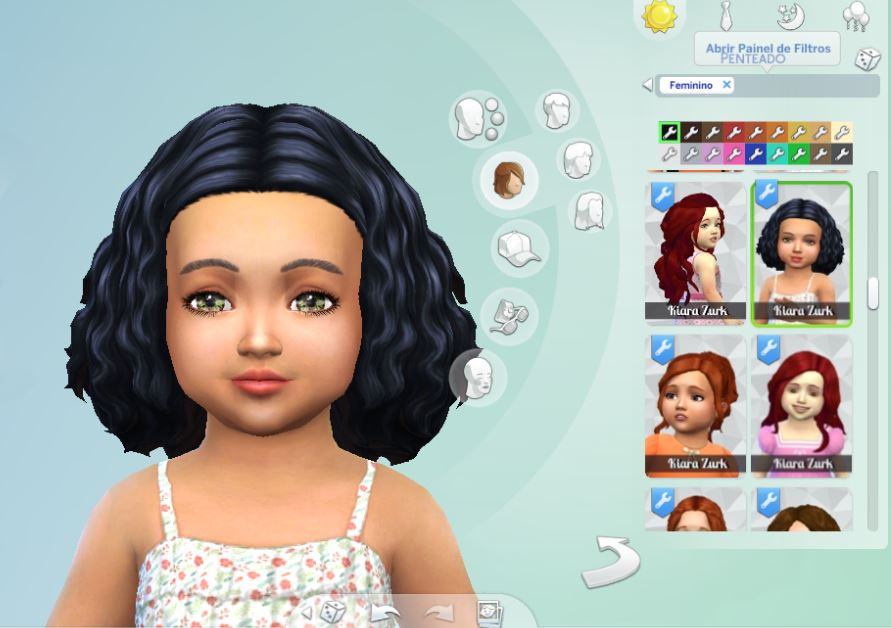Open the baseball cap hats category
Screen dimensions: 891x628
(516, 248)
